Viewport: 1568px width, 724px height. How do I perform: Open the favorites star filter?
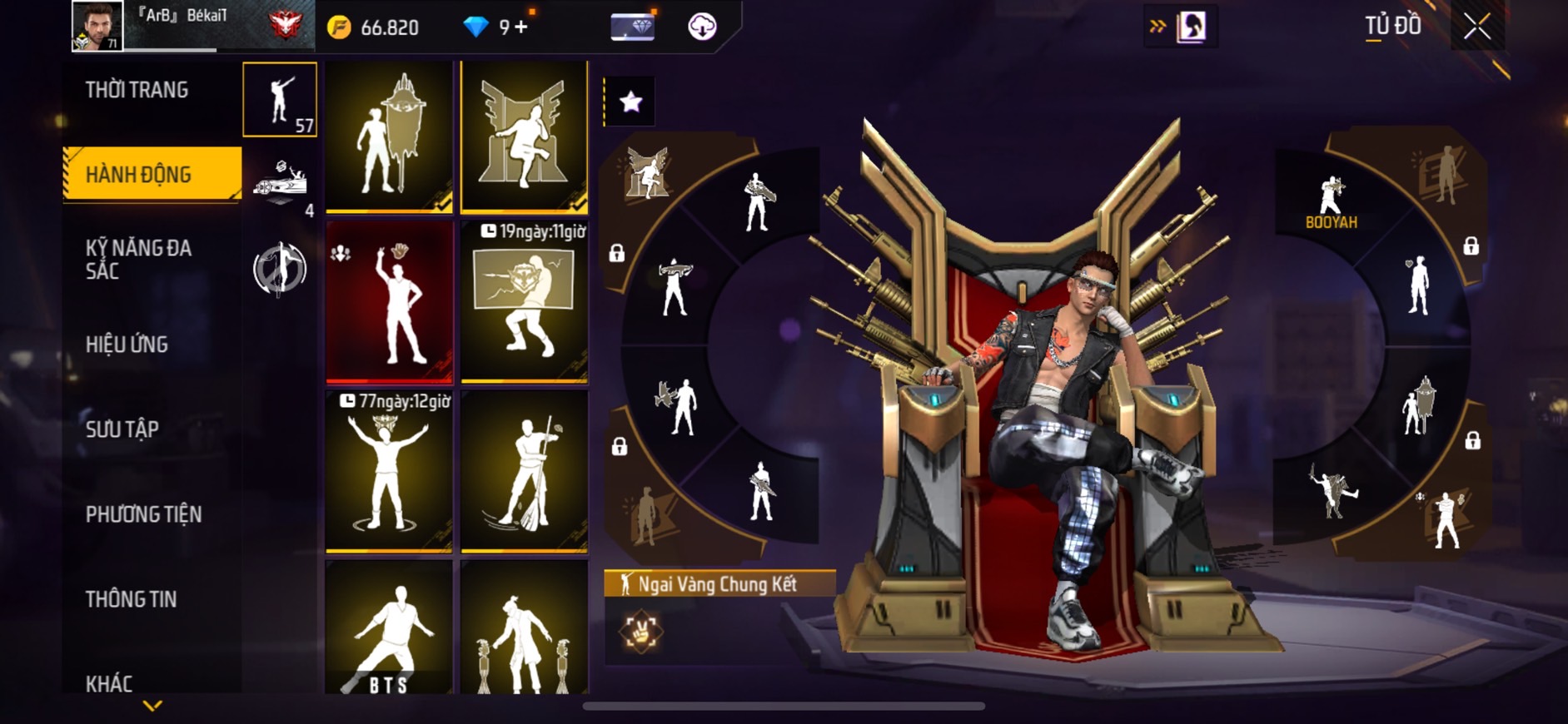tap(630, 102)
